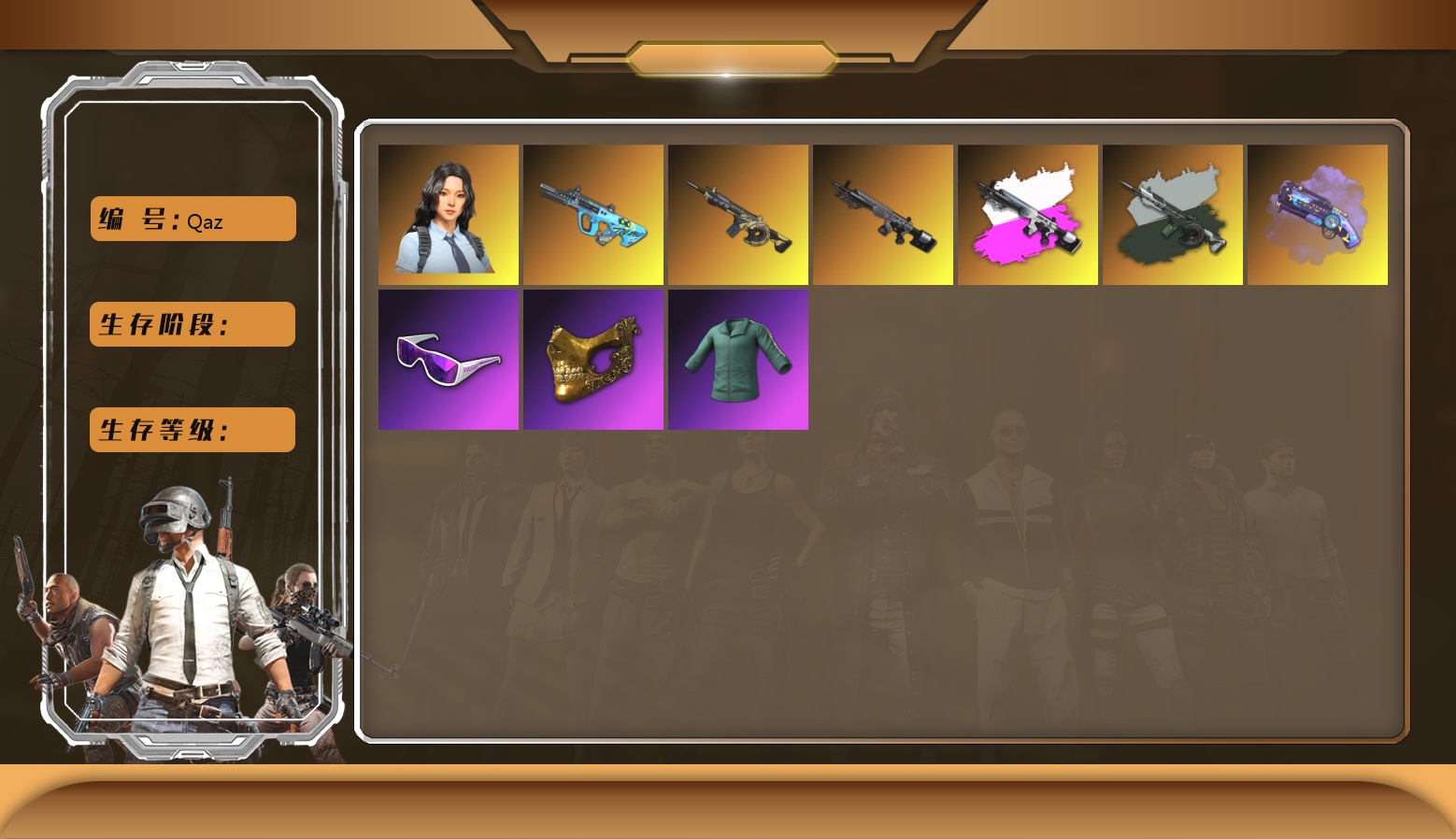Select the golden skull mask item
The height and width of the screenshot is (839, 1456).
pyautogui.click(x=593, y=360)
